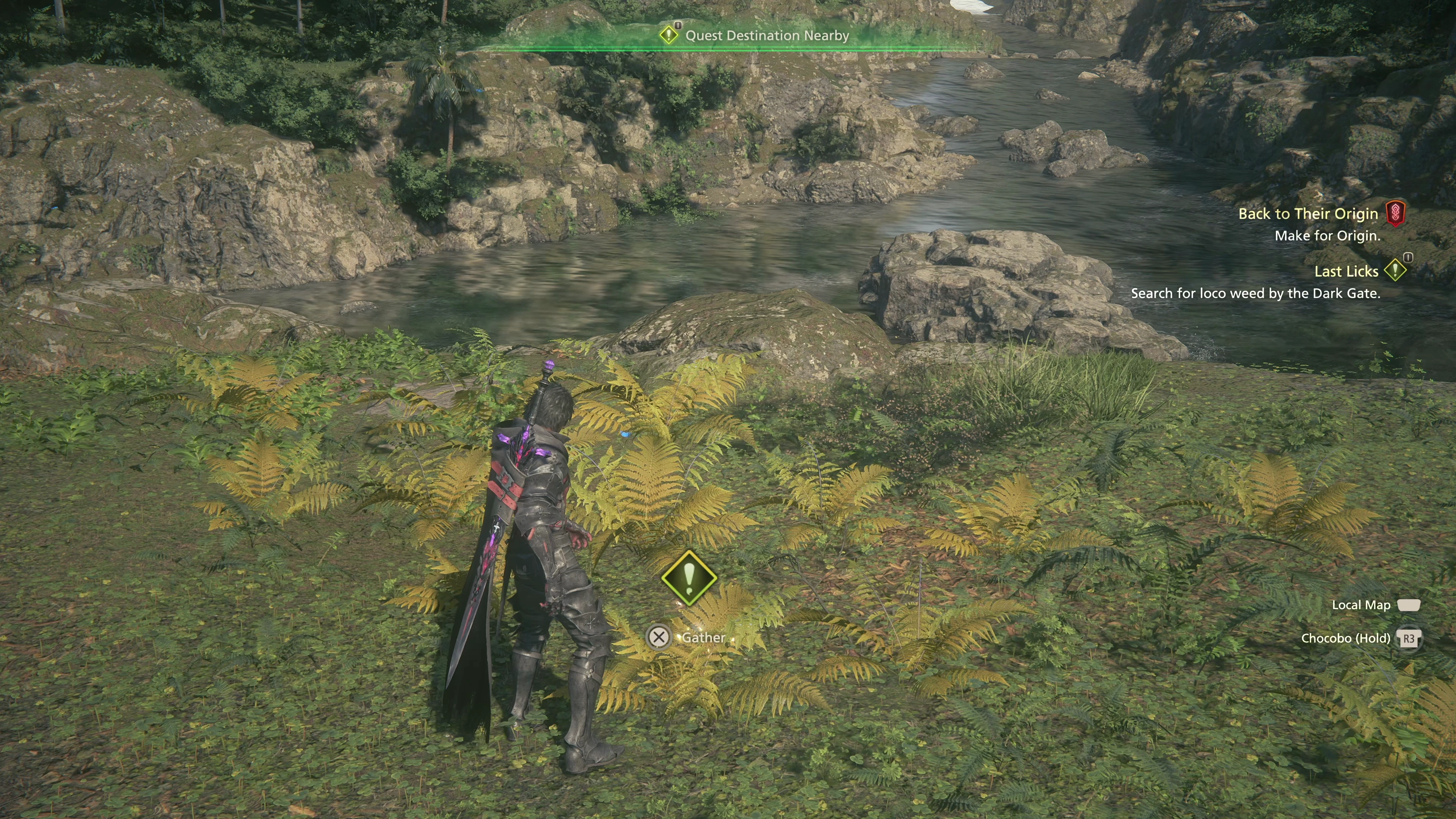
Task: Select the Back to Their Origin quest tracker
Action: [x=1308, y=213]
